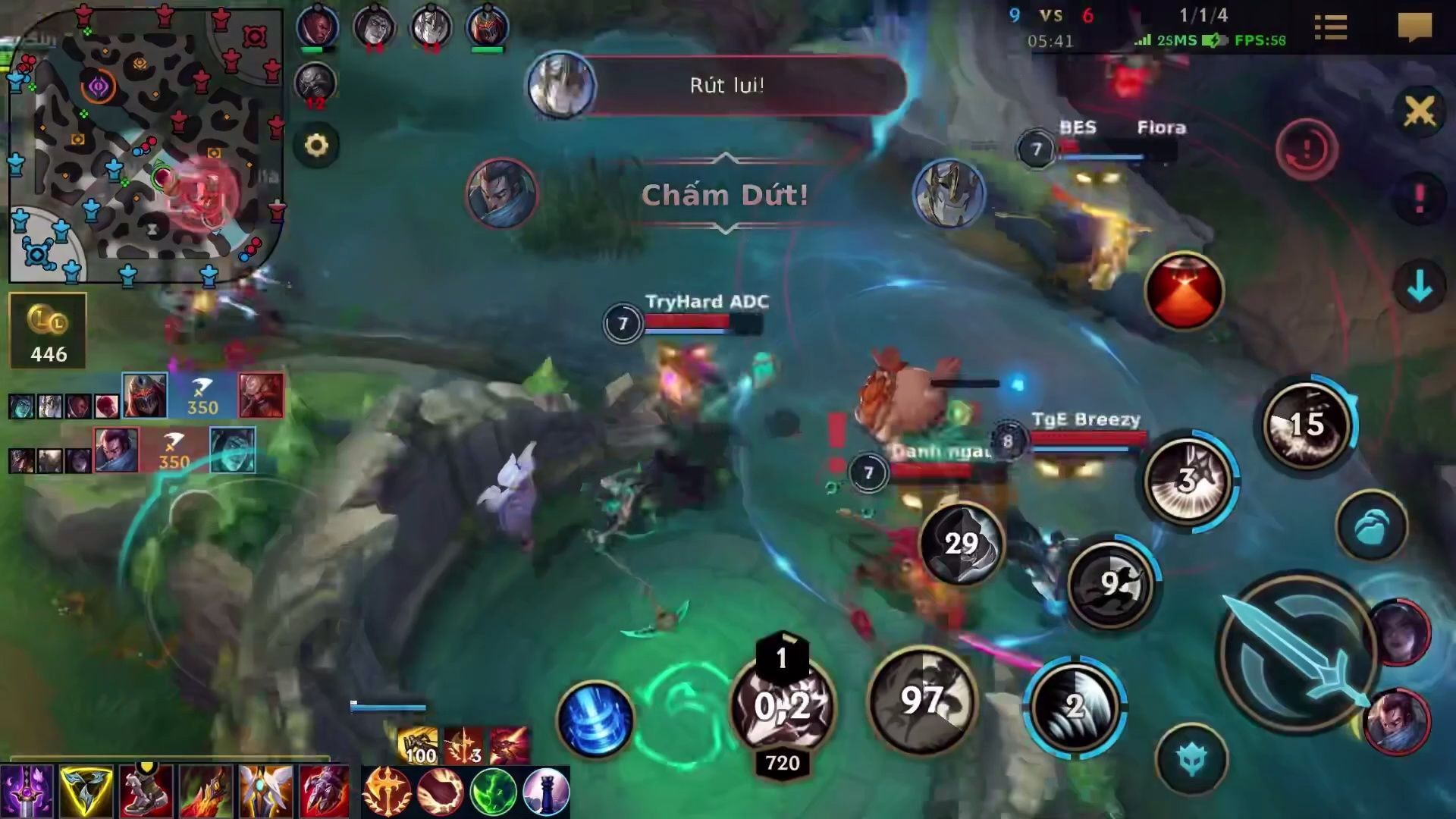Select the yellow triangle item slot
1456x819 pixels.
pyautogui.click(x=86, y=791)
